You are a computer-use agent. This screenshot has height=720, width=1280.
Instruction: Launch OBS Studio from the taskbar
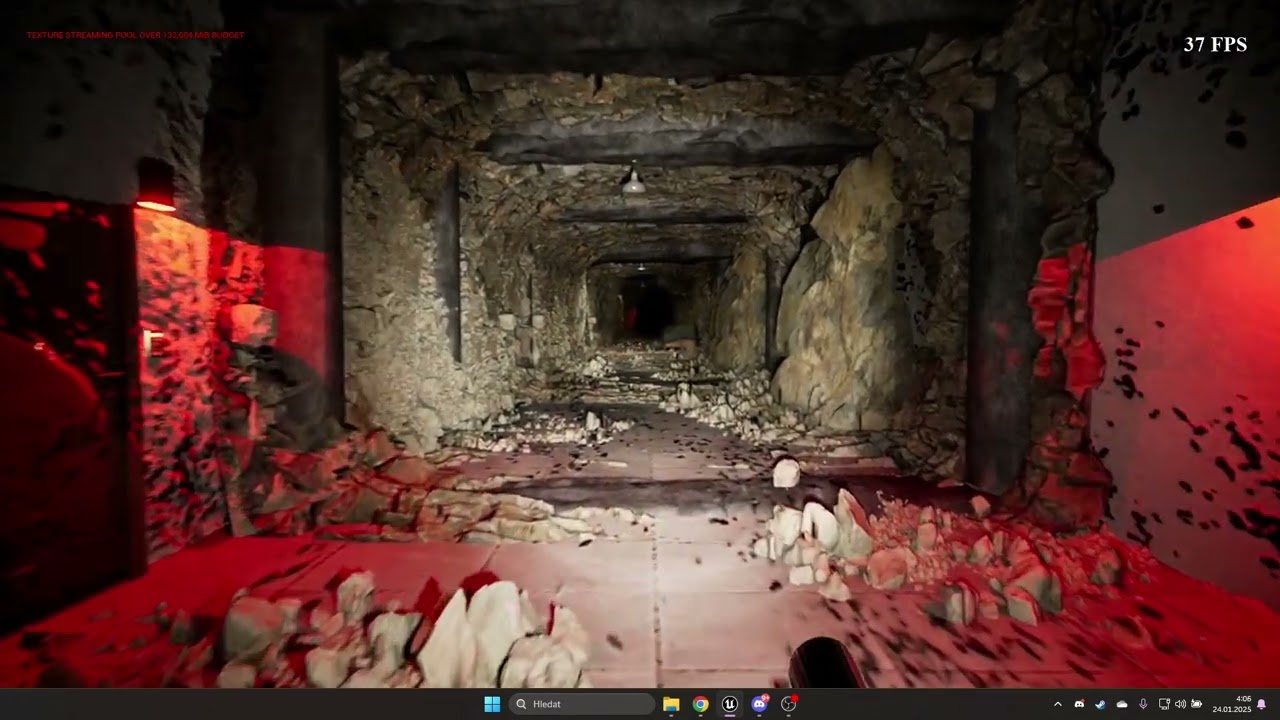789,704
